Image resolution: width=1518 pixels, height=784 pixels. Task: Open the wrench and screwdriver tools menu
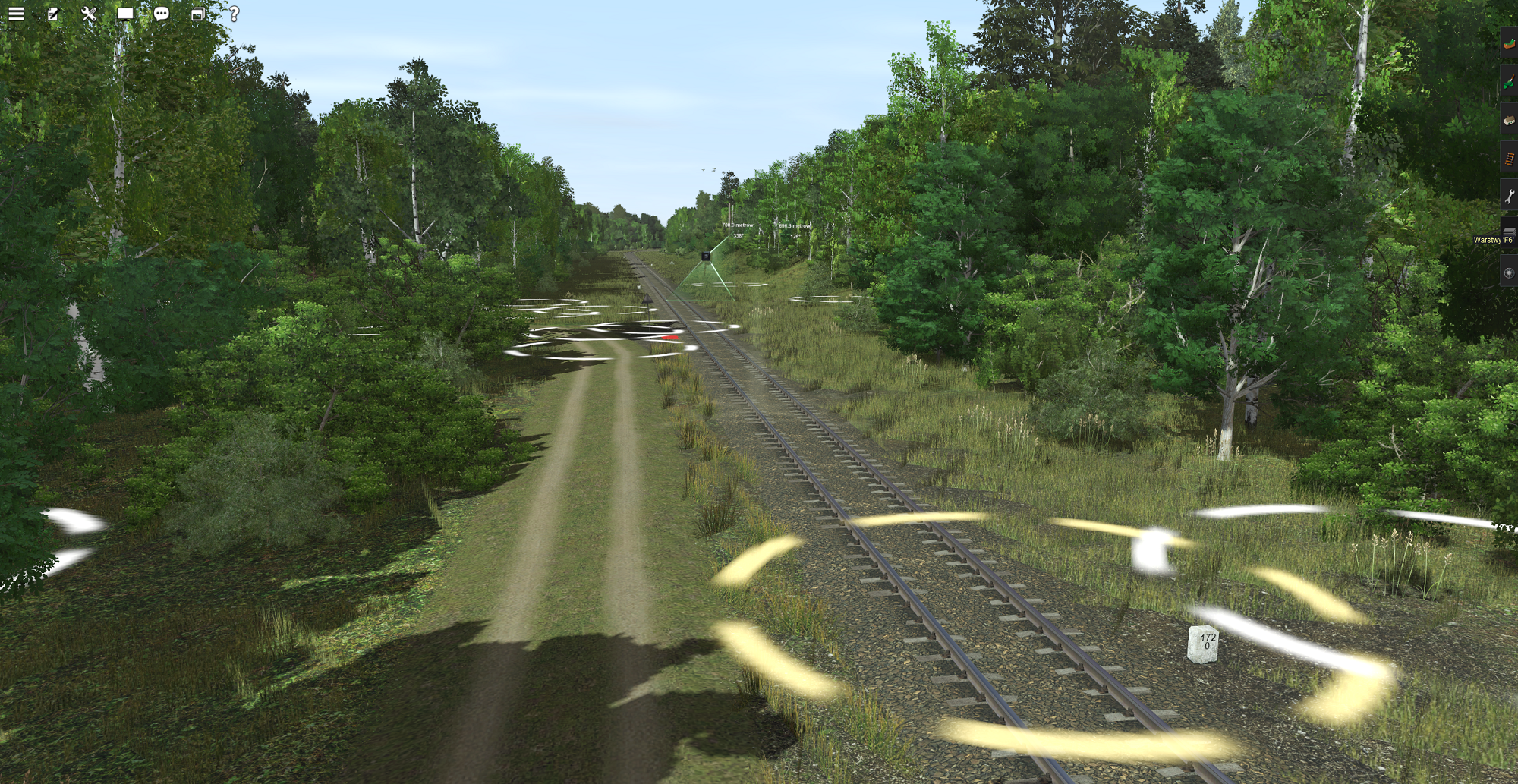point(89,14)
